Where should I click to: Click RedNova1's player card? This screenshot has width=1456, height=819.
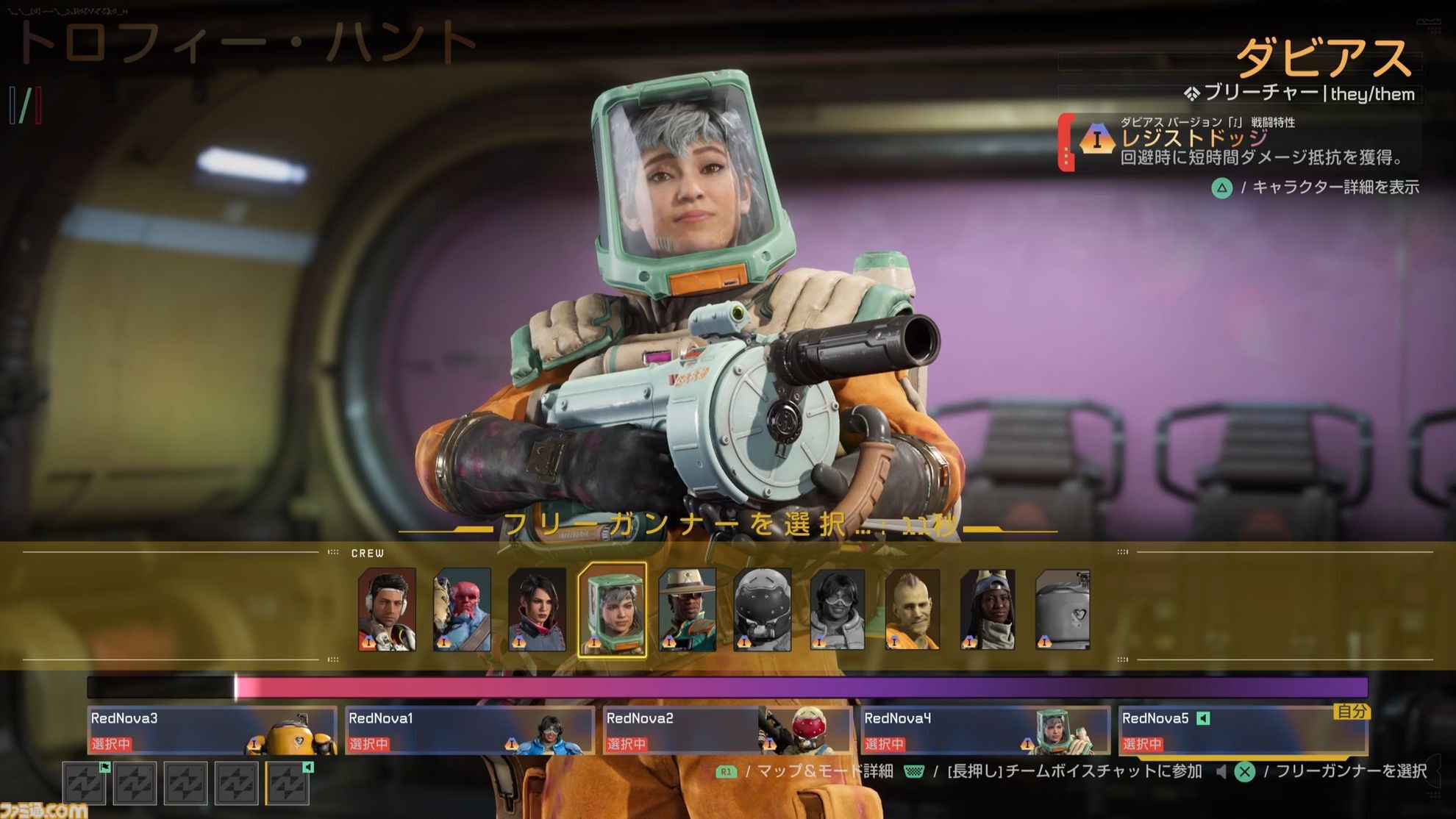469,730
